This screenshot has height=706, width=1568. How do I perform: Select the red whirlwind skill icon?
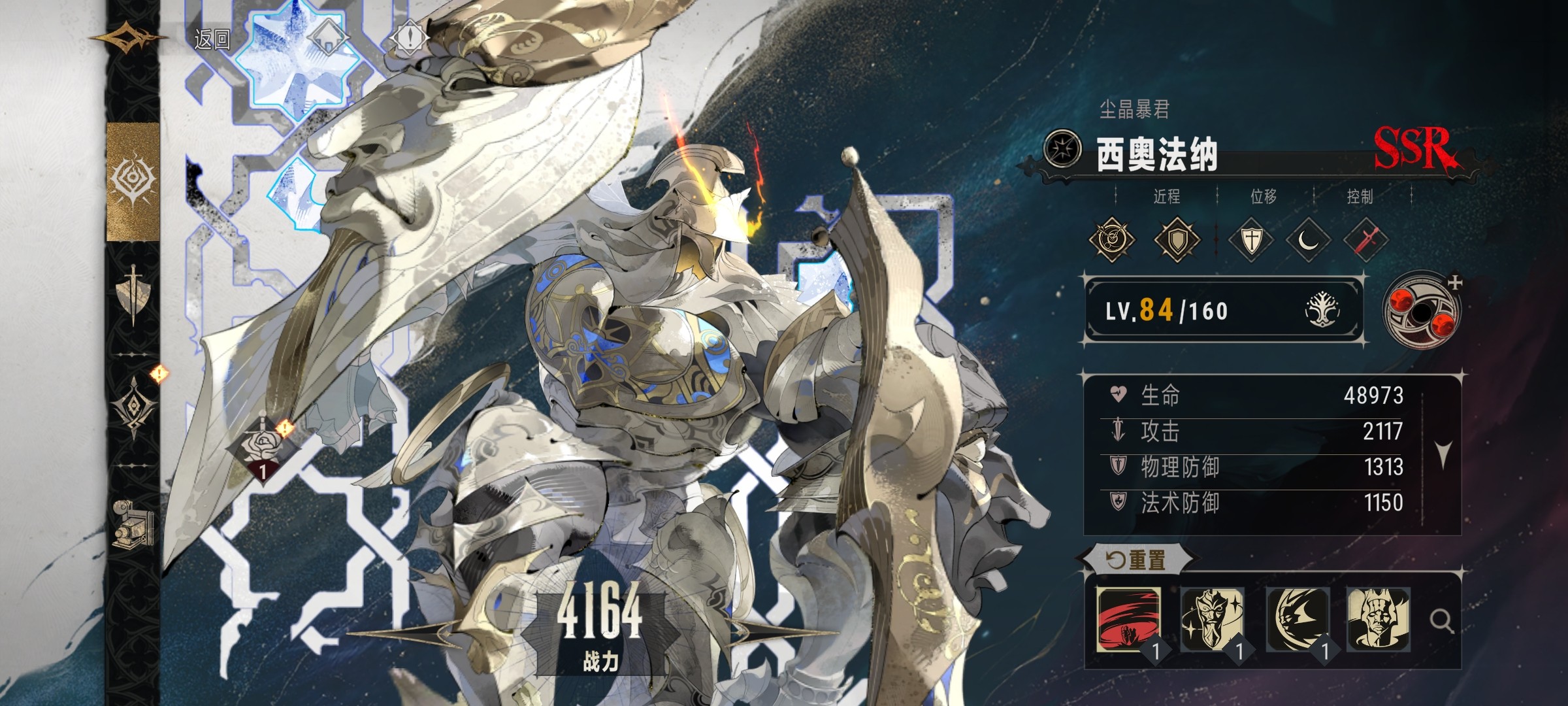[x=1128, y=619]
